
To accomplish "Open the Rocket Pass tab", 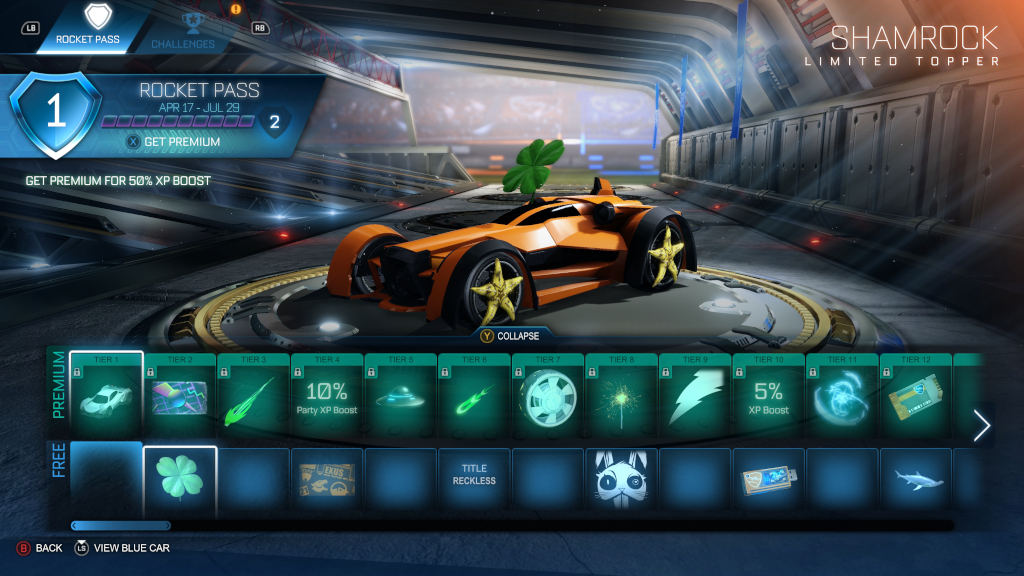I will (x=88, y=28).
